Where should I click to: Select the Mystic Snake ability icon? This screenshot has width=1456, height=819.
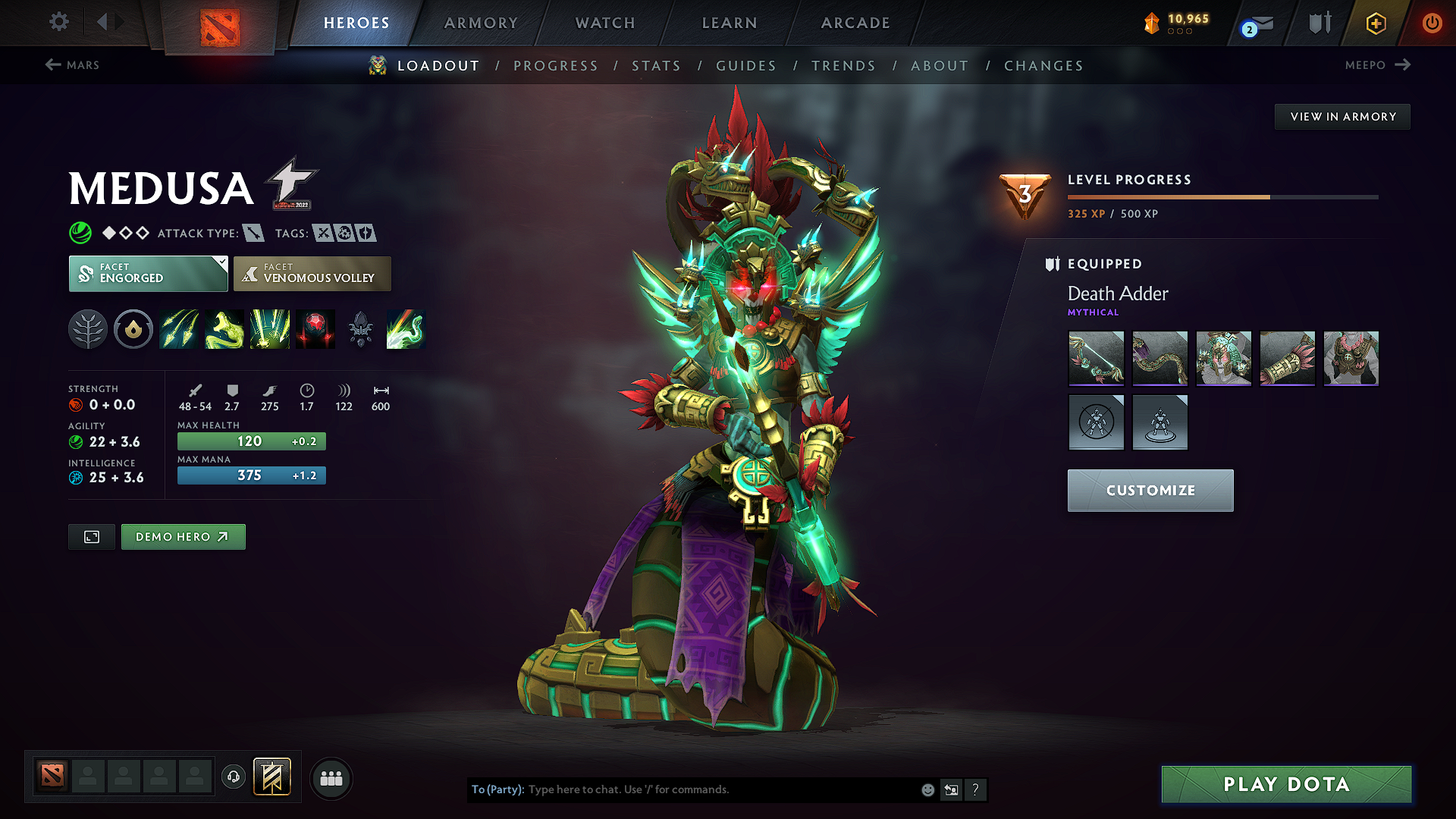[x=224, y=329]
